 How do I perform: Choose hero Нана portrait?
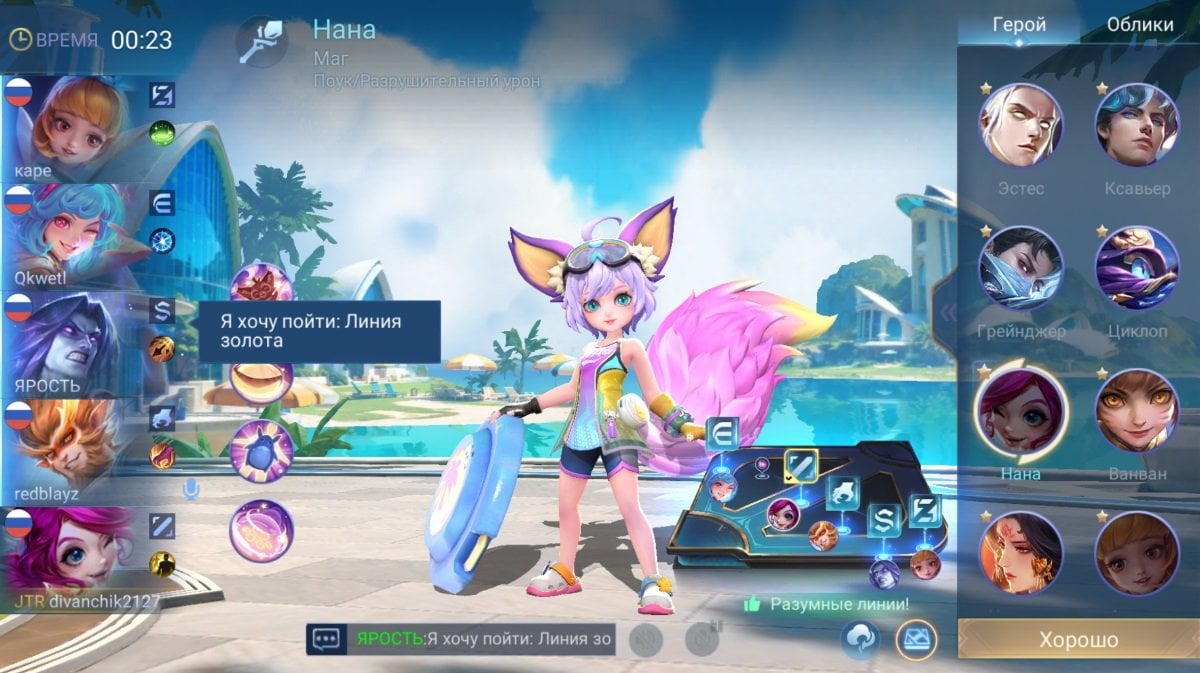(x=1020, y=410)
